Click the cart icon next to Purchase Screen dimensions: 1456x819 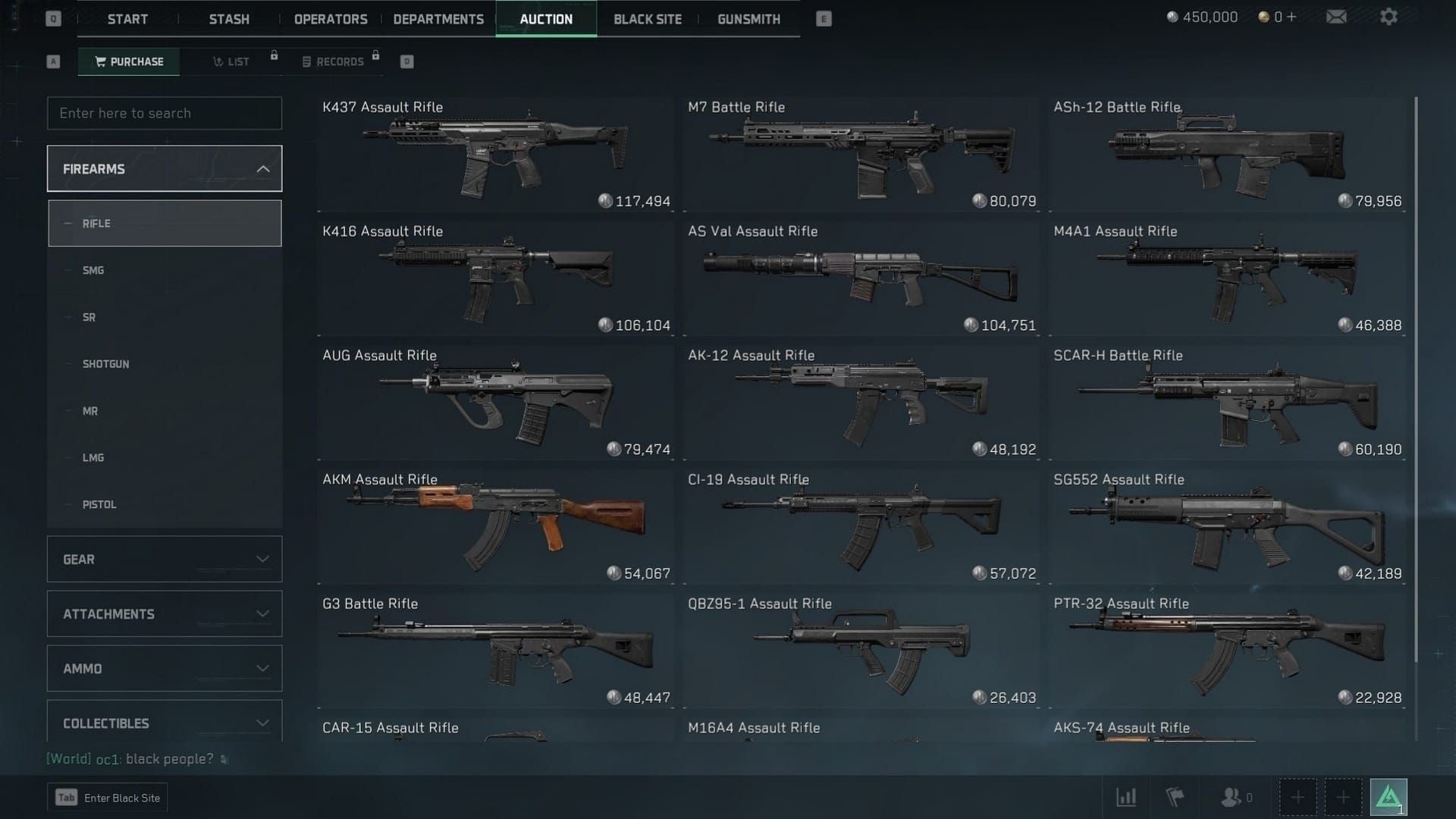101,61
